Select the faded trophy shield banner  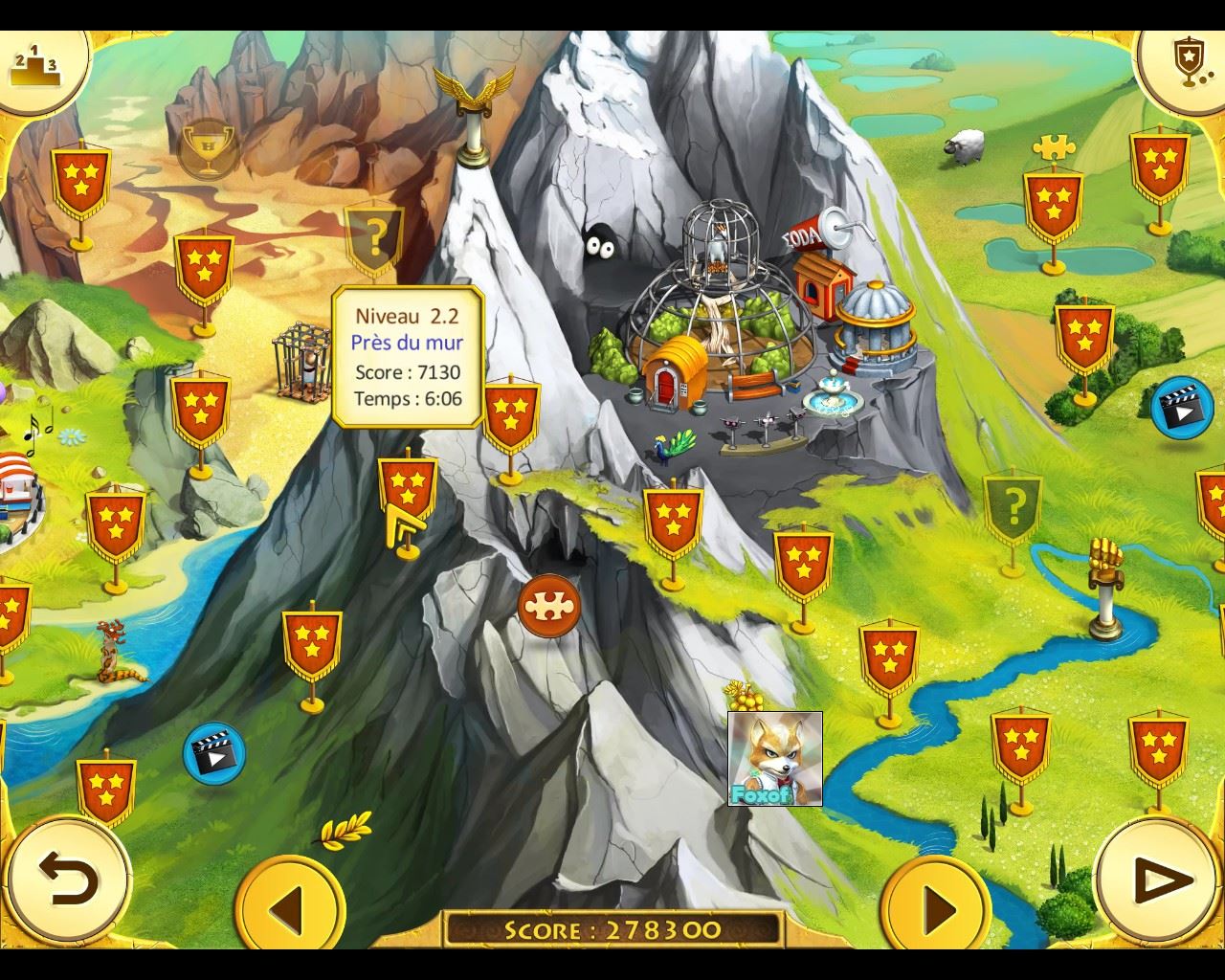click(x=208, y=146)
